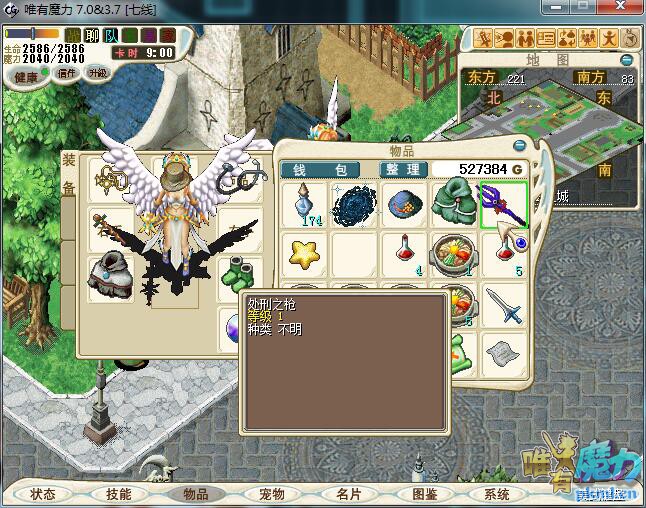Select the purple trident spear slot

coord(503,203)
